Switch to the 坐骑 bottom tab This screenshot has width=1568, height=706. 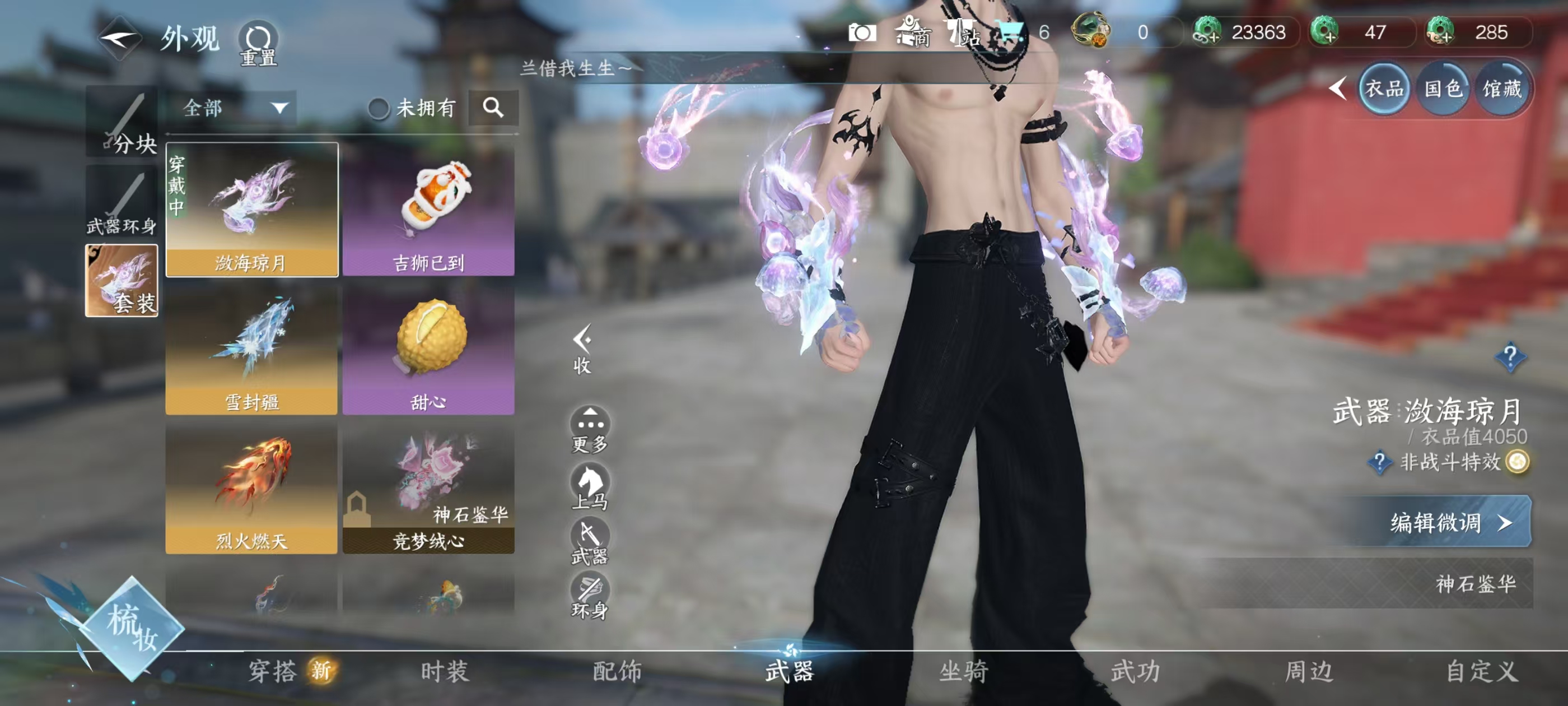coord(963,671)
